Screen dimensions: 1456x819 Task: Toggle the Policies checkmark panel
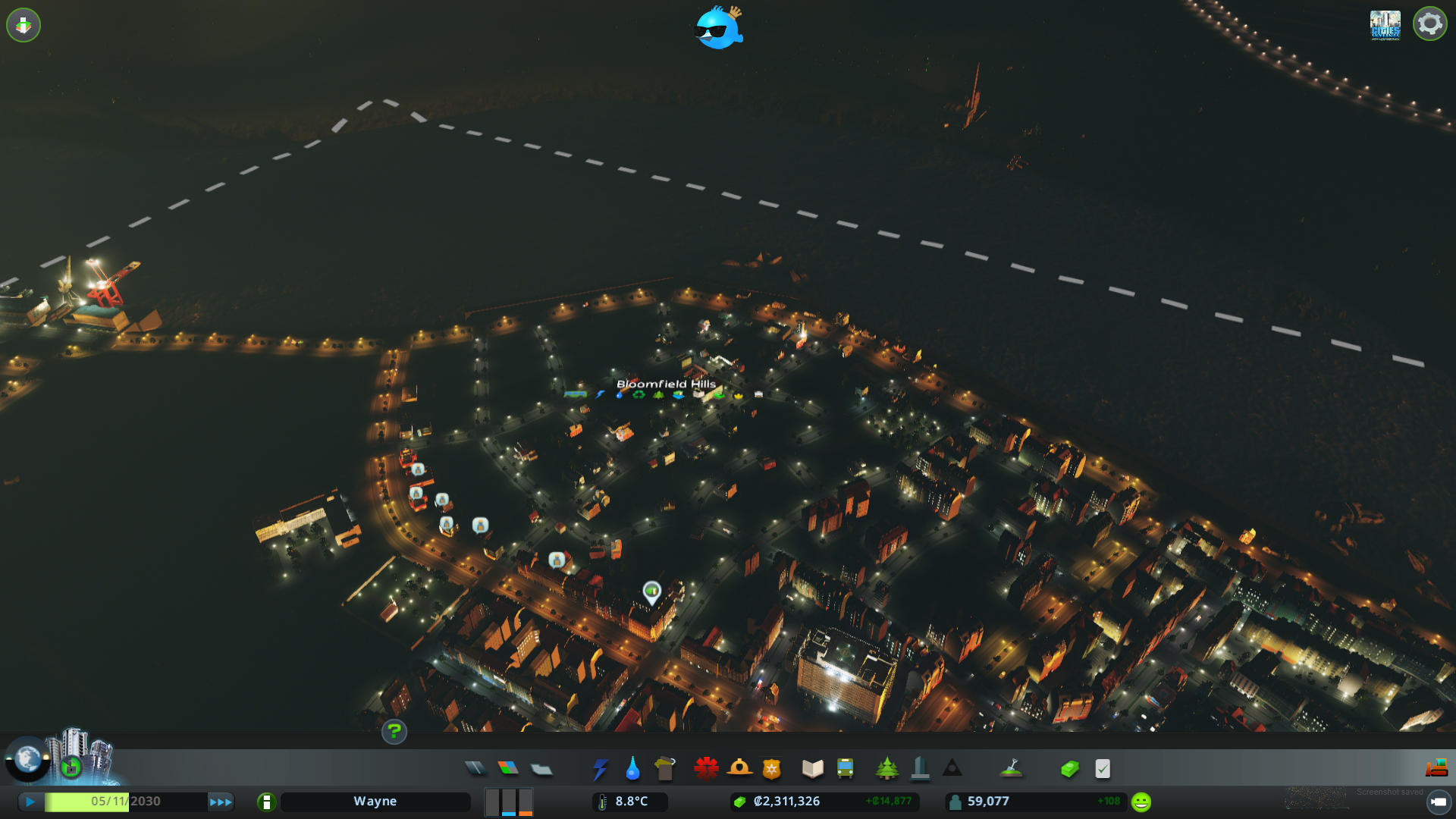point(1103,768)
